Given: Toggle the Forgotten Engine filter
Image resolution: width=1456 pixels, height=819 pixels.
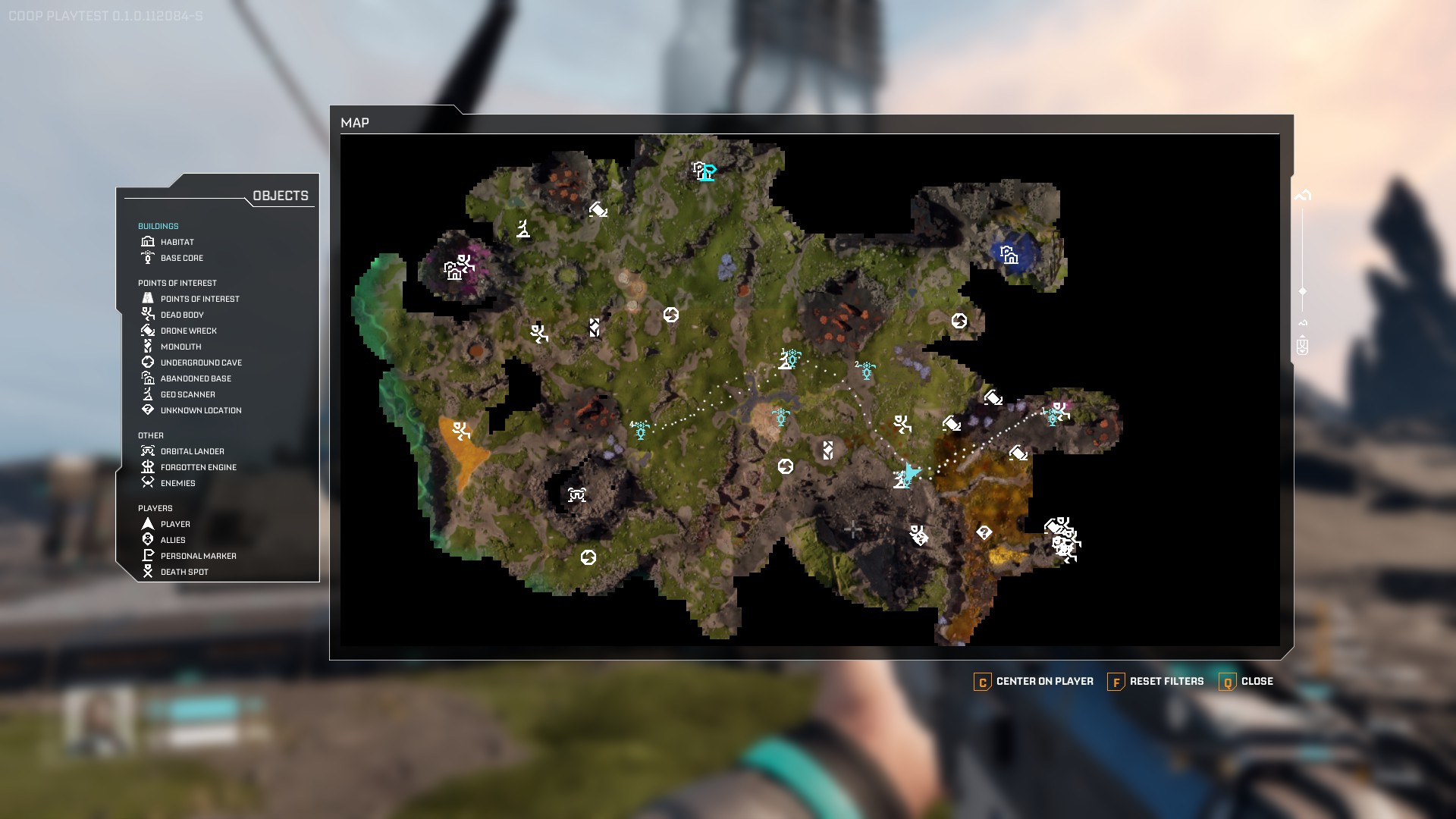Looking at the screenshot, I should [198, 467].
